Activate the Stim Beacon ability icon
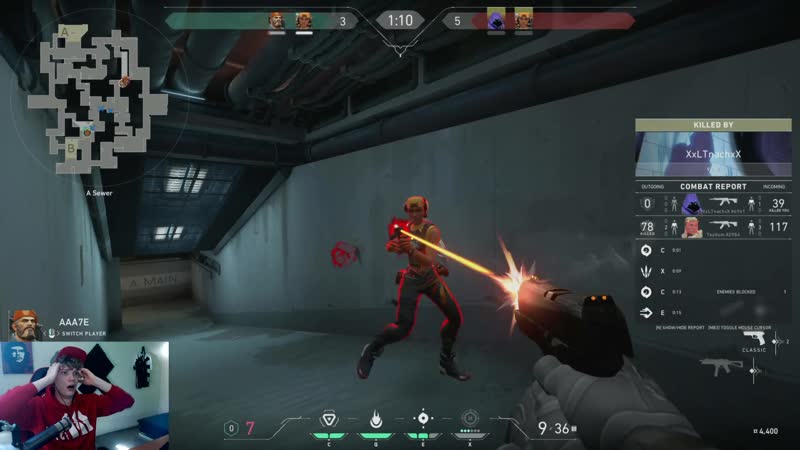800x450 pixels. coord(328,418)
